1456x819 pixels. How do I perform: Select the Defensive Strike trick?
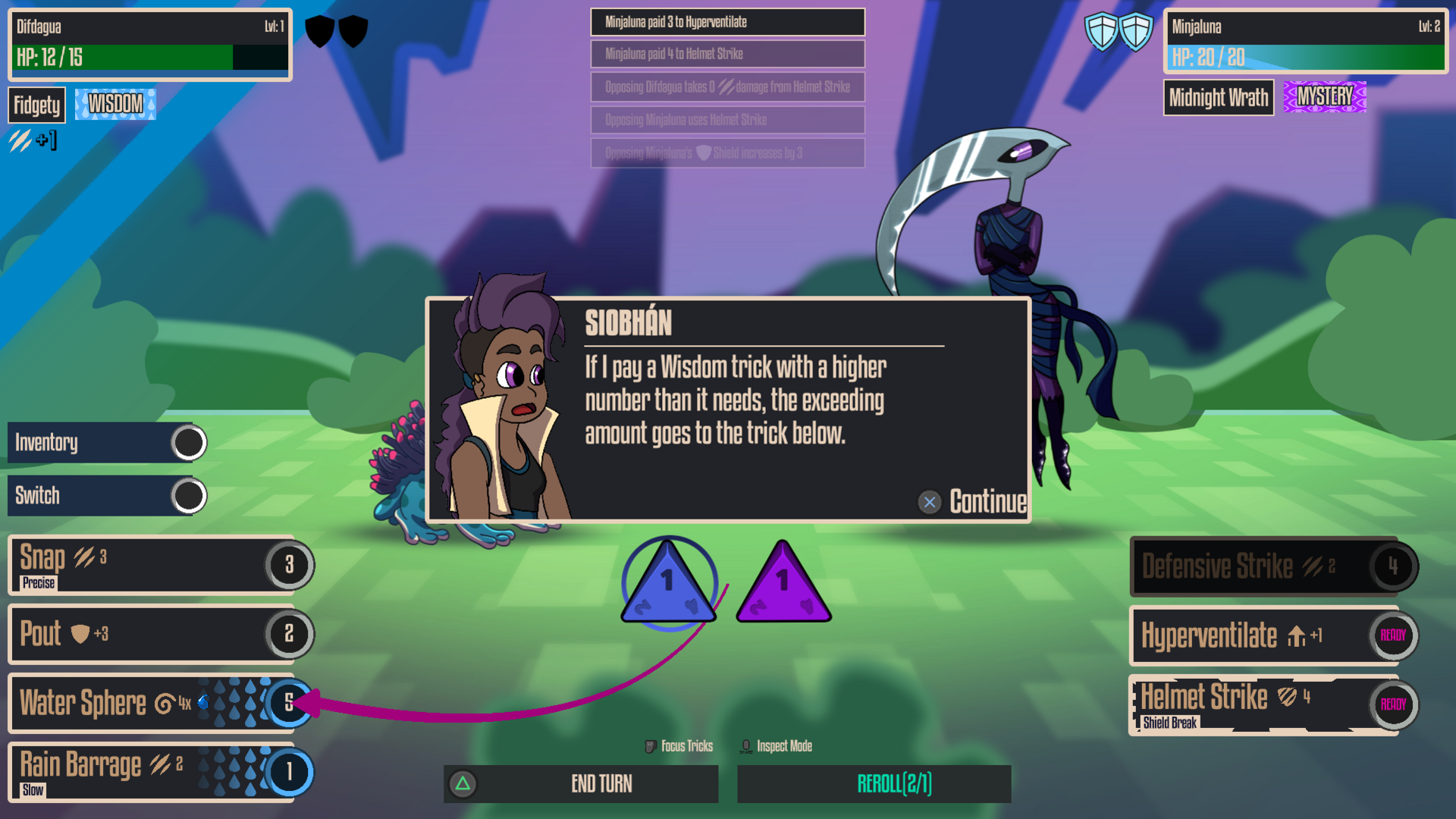[x=1266, y=566]
